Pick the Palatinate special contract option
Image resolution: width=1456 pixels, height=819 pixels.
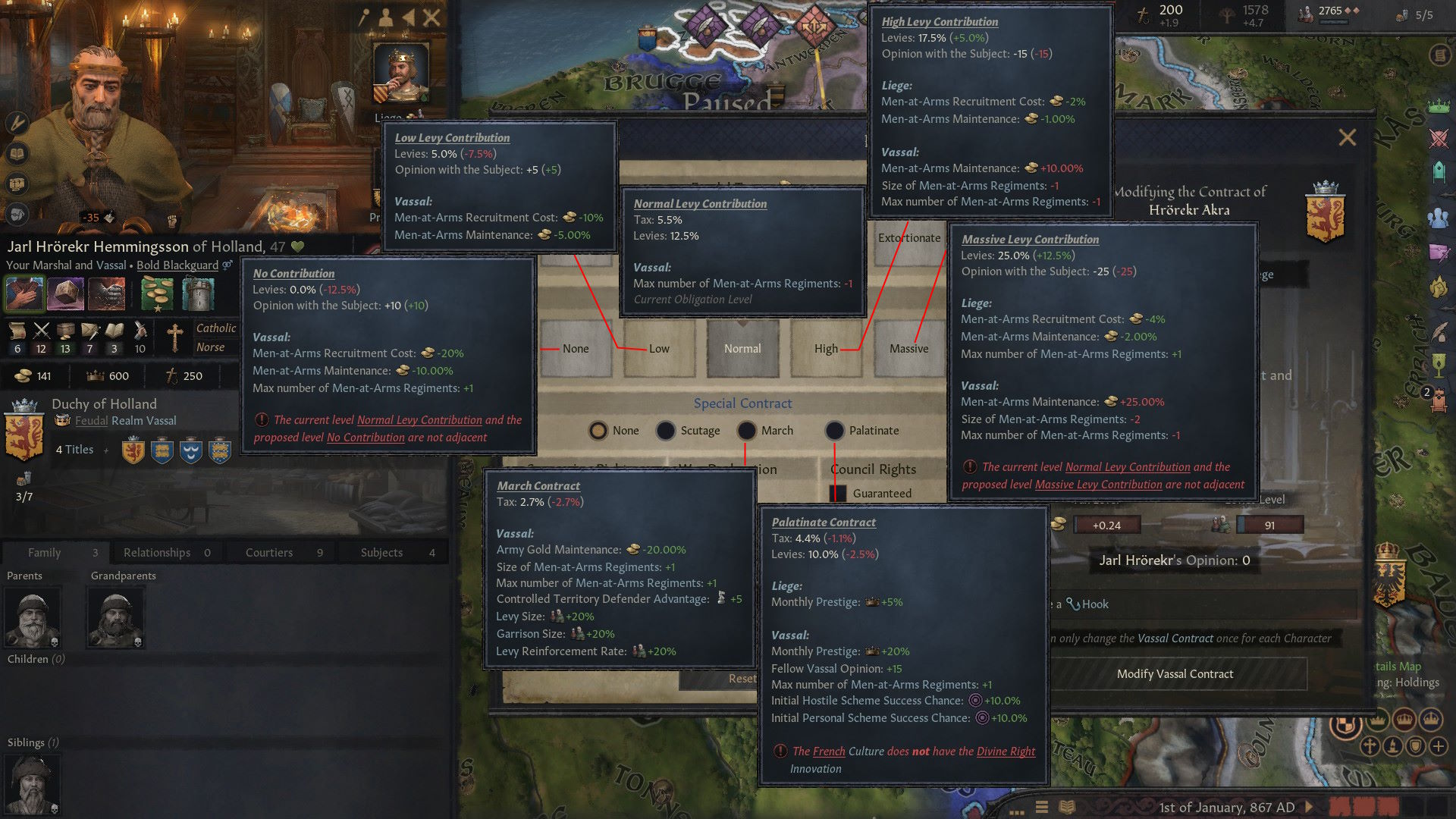coord(834,431)
